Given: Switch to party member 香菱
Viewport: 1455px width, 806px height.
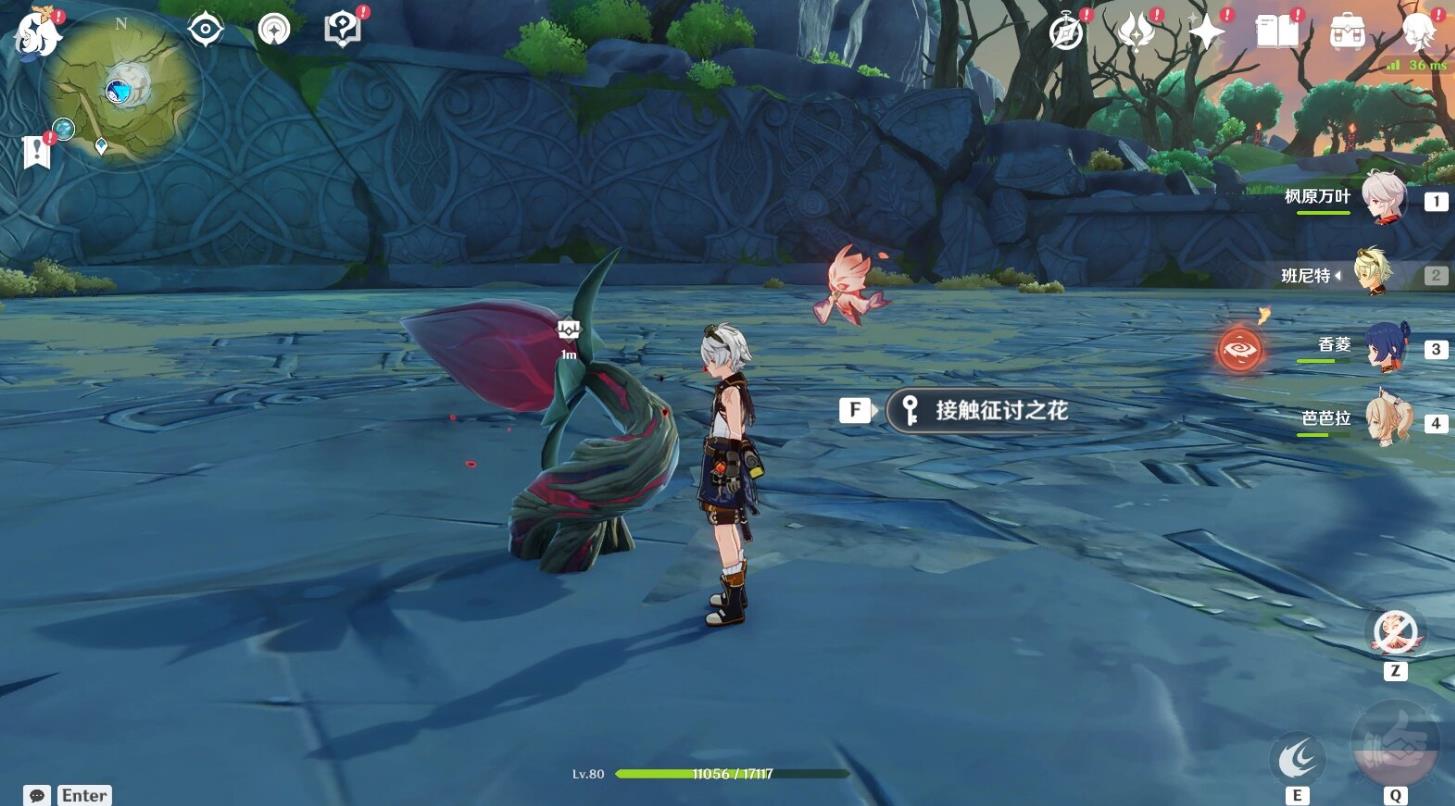Looking at the screenshot, I should [1385, 347].
